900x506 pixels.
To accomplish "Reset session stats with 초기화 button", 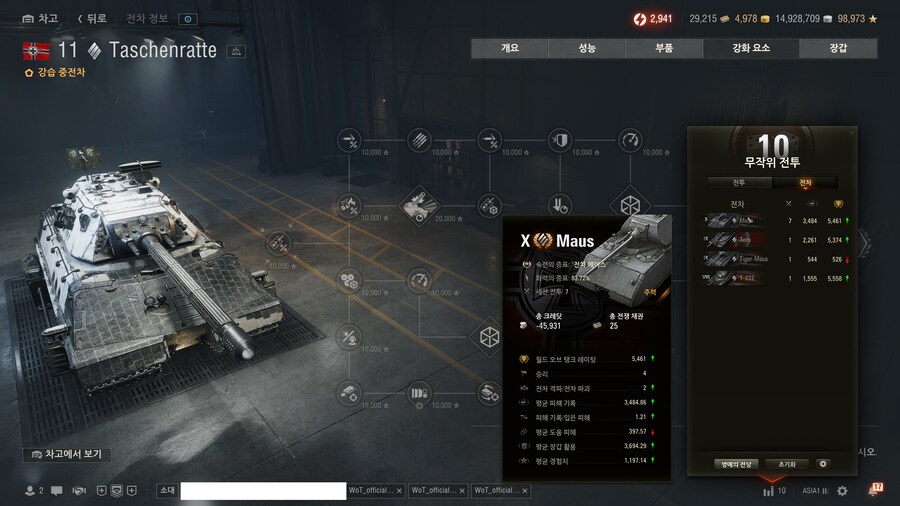I will point(786,464).
